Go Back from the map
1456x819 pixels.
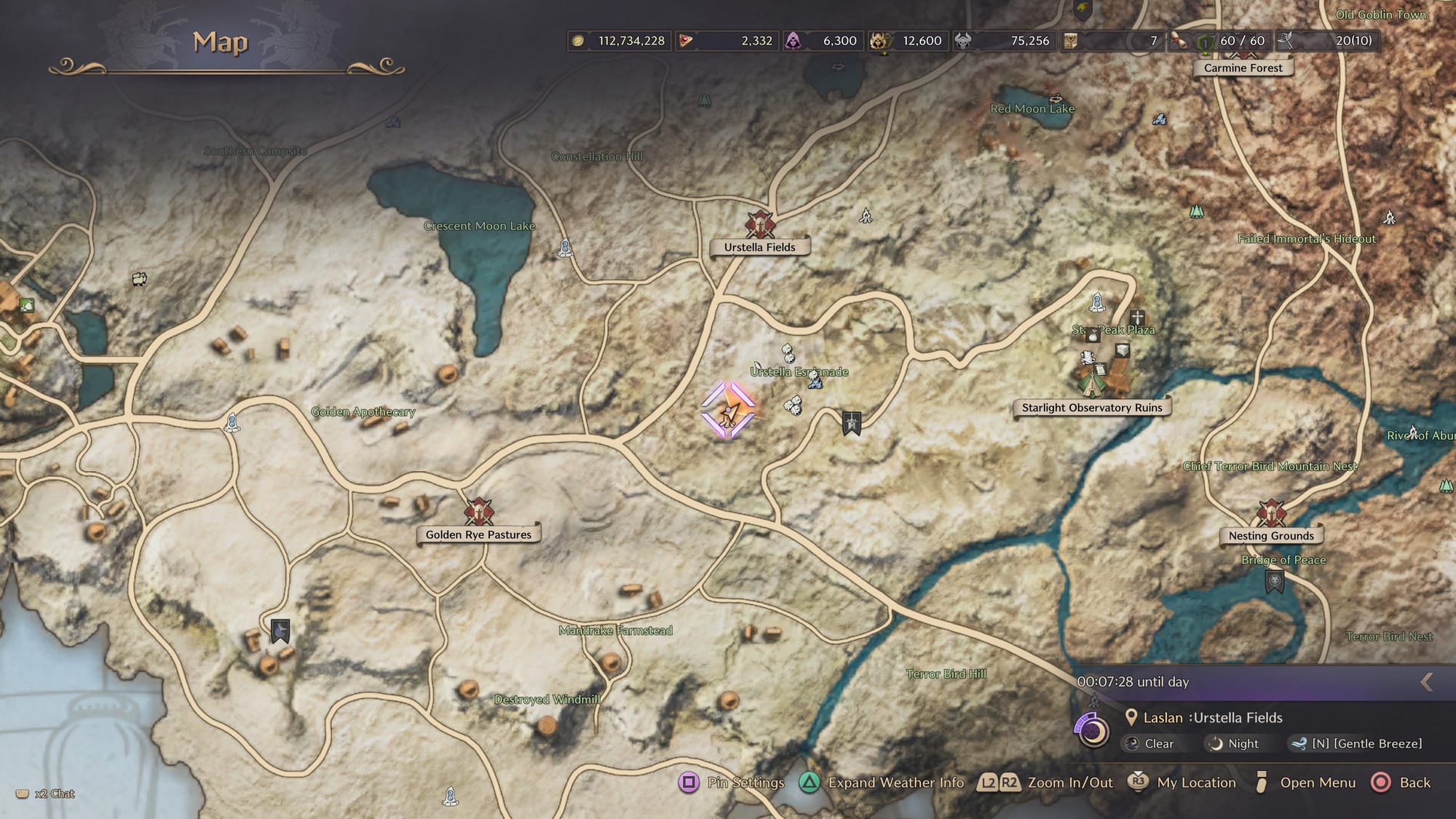tap(1401, 783)
